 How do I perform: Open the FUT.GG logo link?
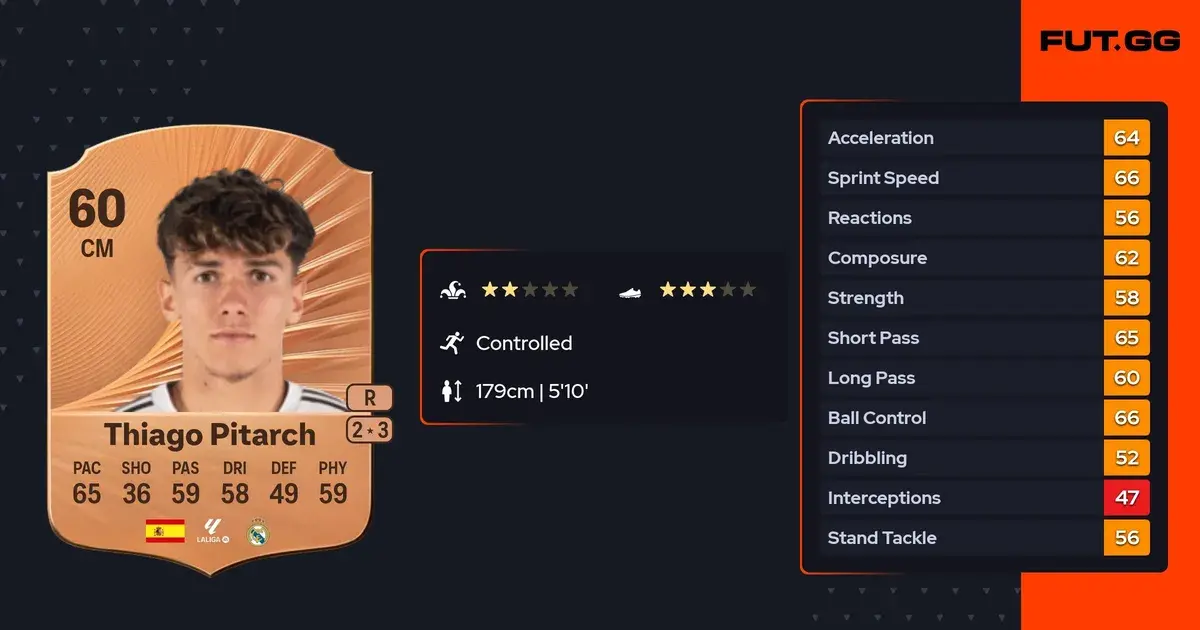pos(1109,41)
